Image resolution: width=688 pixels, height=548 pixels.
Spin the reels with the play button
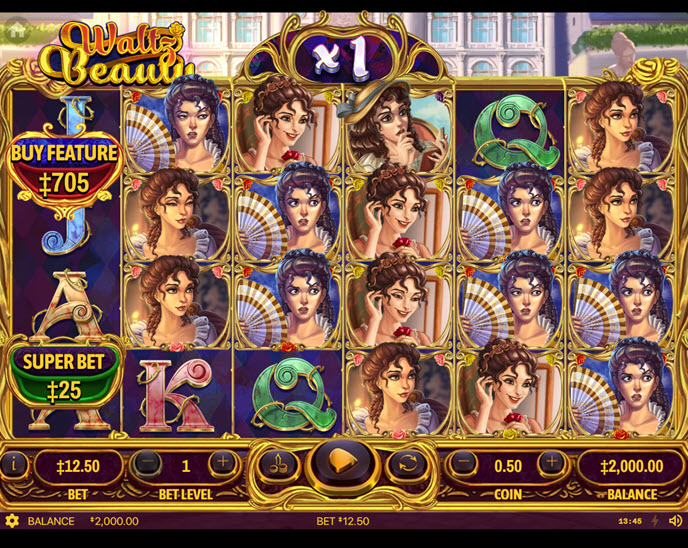[343, 465]
